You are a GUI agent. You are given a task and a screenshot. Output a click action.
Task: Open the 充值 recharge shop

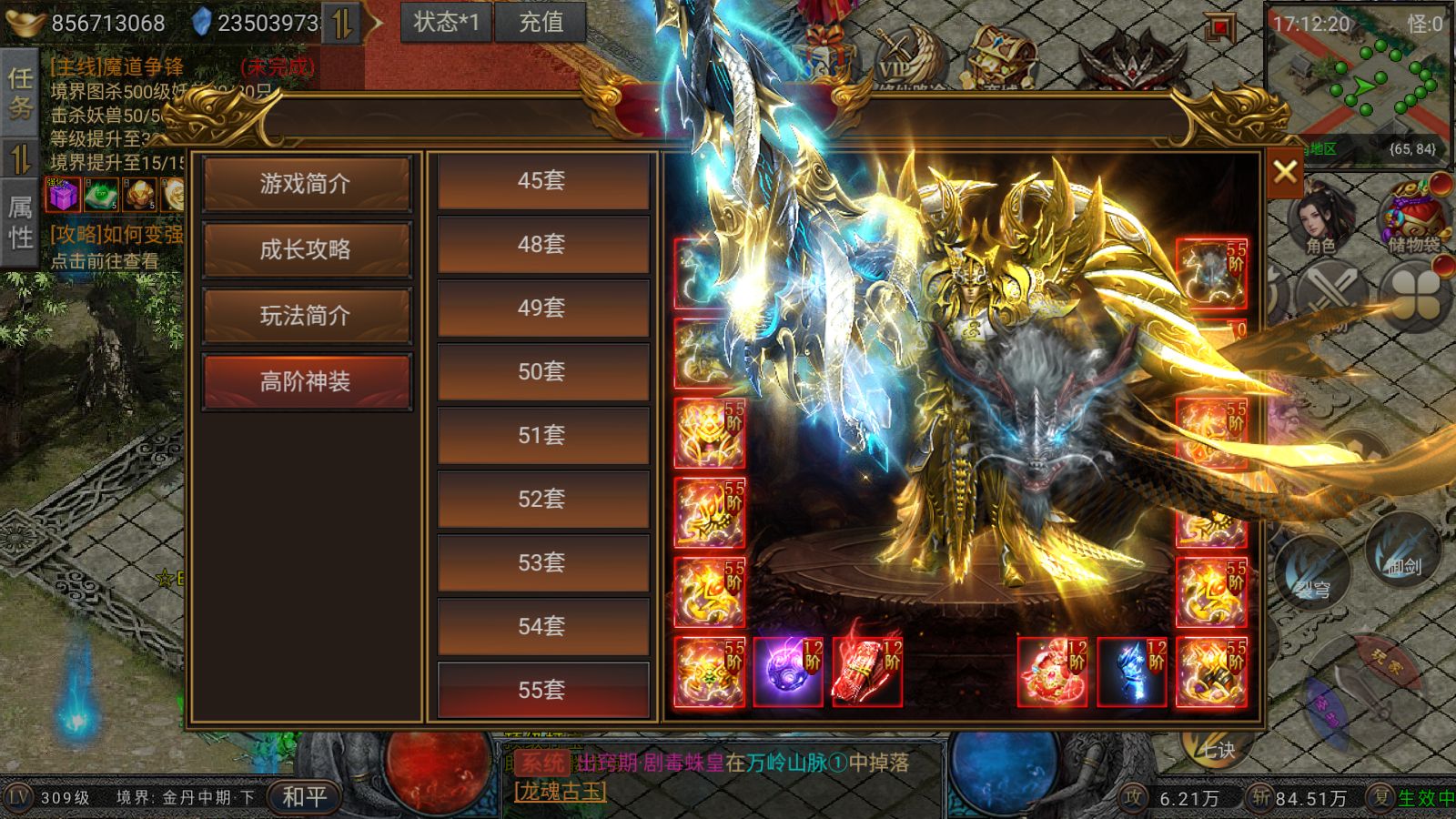coord(541,22)
